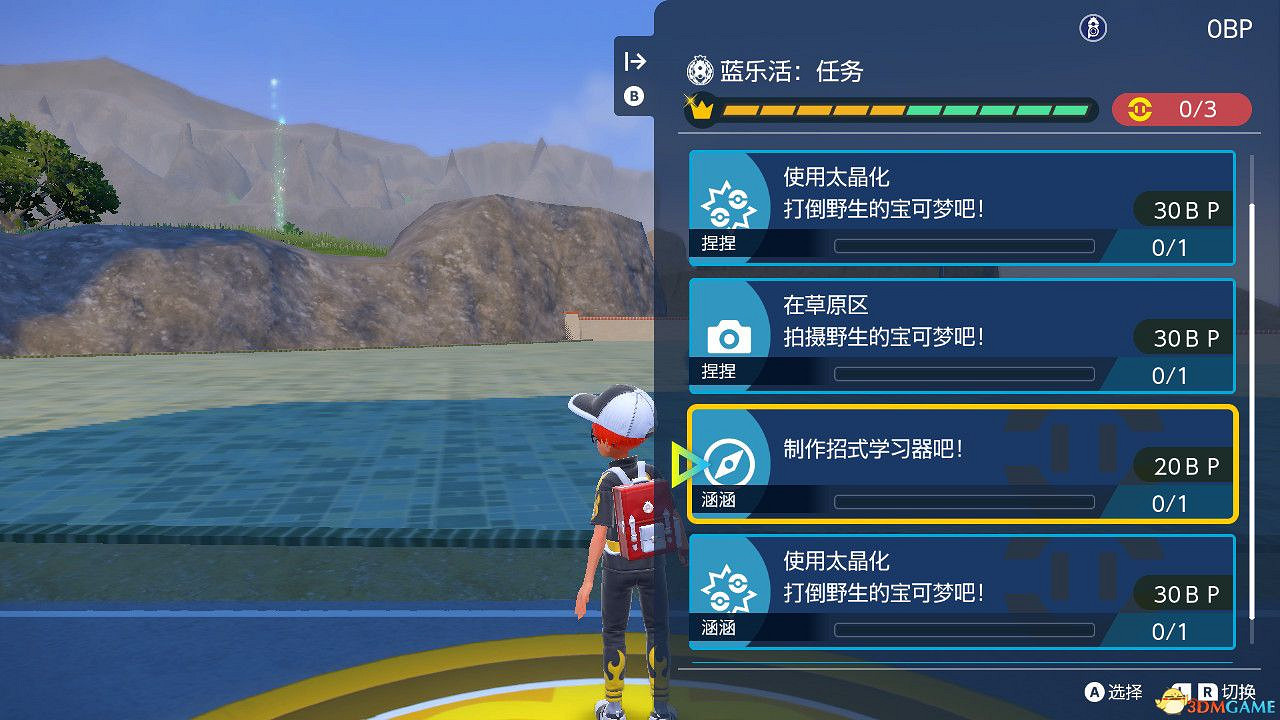Viewport: 1280px width, 720px height.
Task: Click the 涵涵 name tag on the bottom quest
Action: point(720,627)
